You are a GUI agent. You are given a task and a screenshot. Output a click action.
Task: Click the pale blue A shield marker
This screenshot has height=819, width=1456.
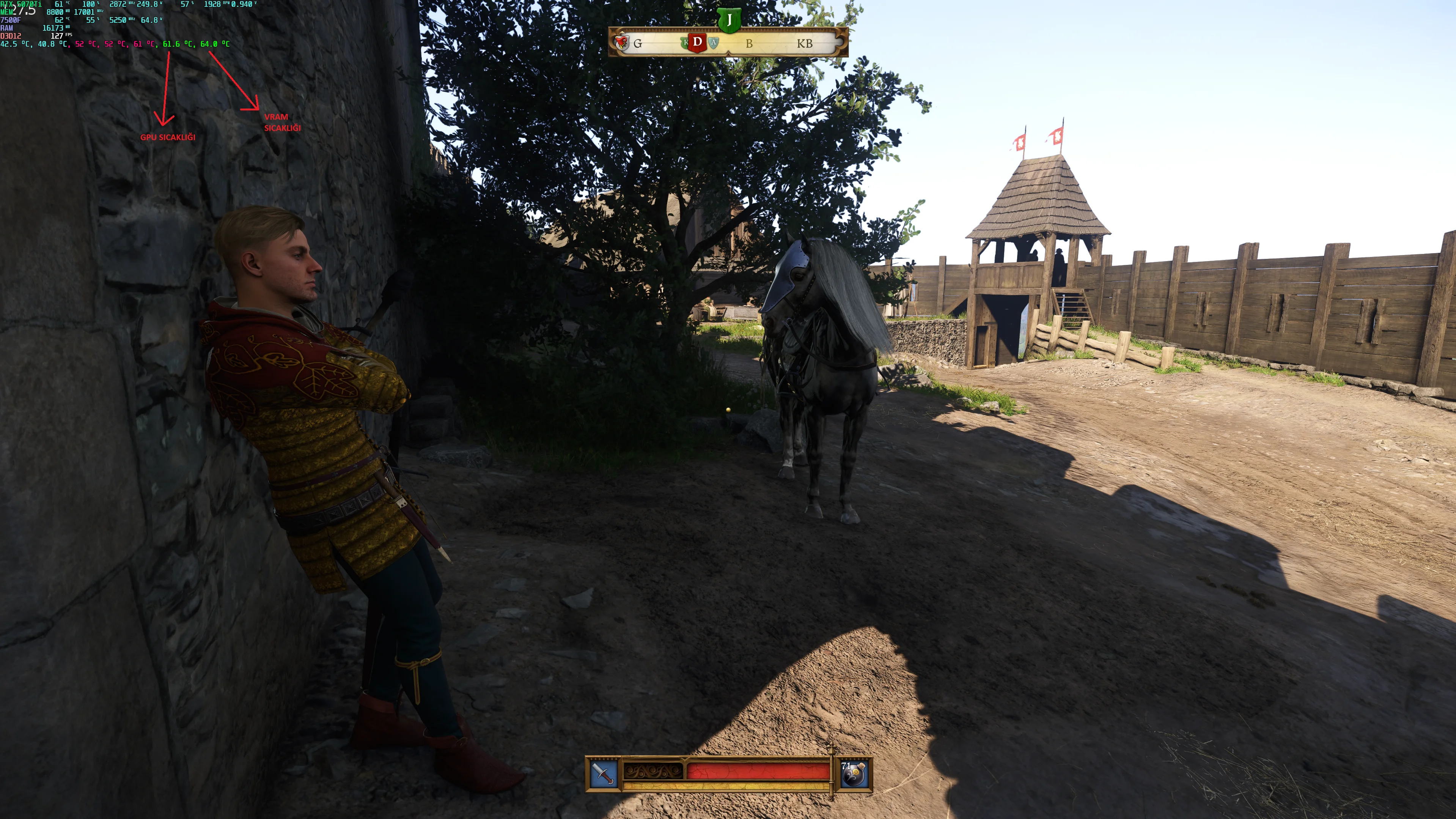click(714, 43)
